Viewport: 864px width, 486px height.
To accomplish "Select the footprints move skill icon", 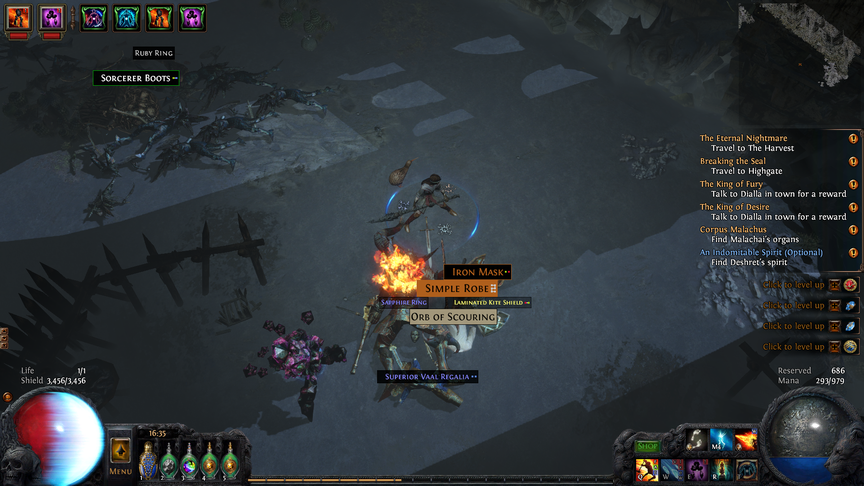I will click(695, 441).
